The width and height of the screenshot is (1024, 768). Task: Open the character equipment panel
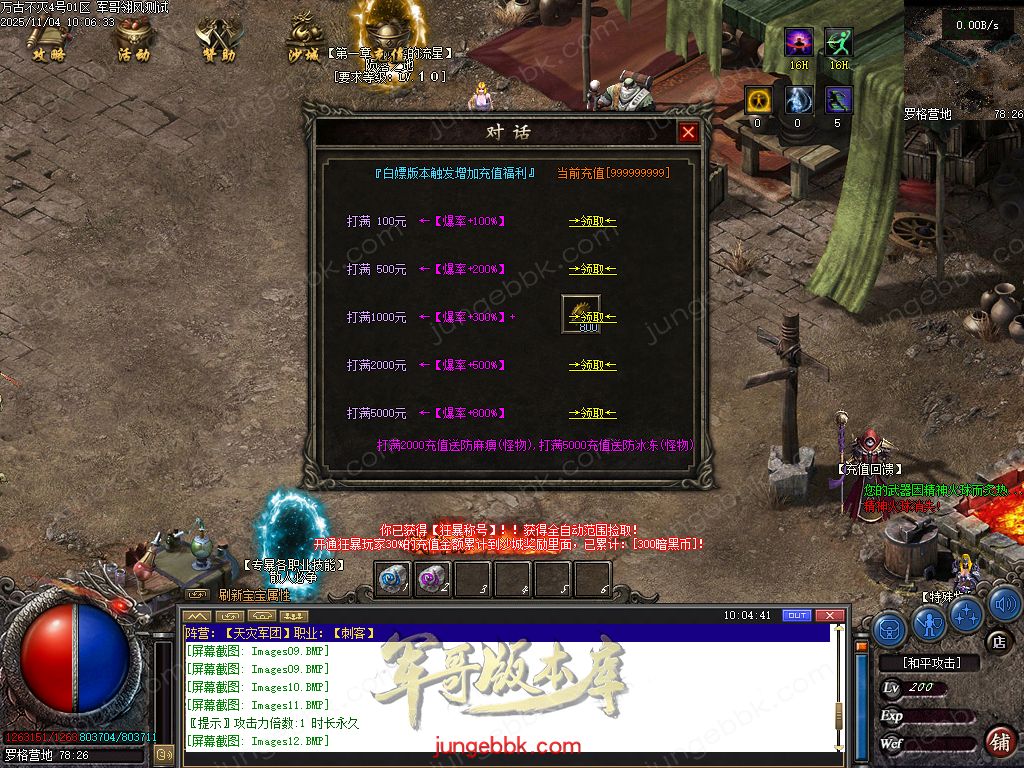pyautogui.click(x=929, y=625)
